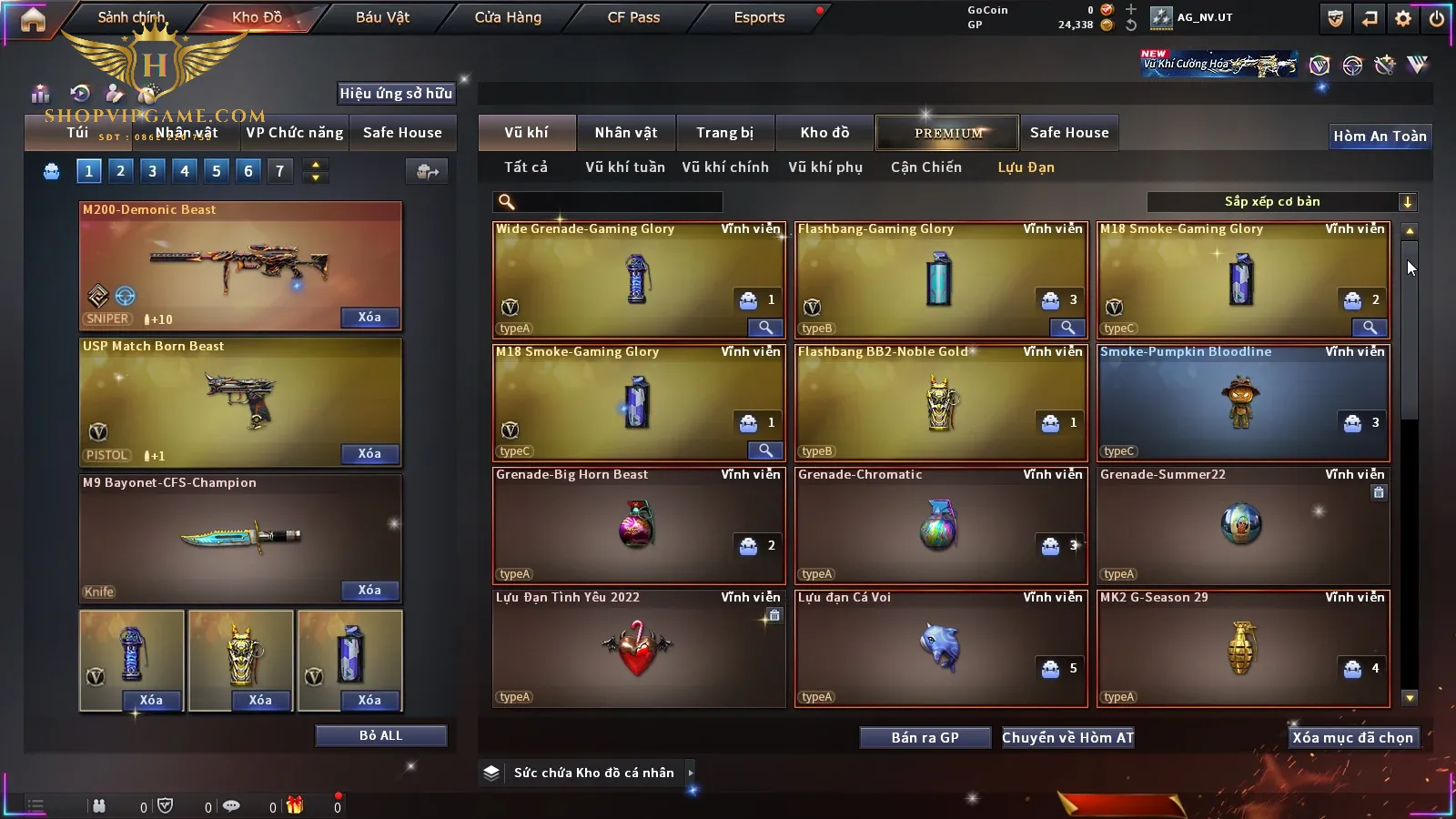This screenshot has height=819, width=1456.
Task: Go to the Báu Vật menu
Action: point(382,17)
